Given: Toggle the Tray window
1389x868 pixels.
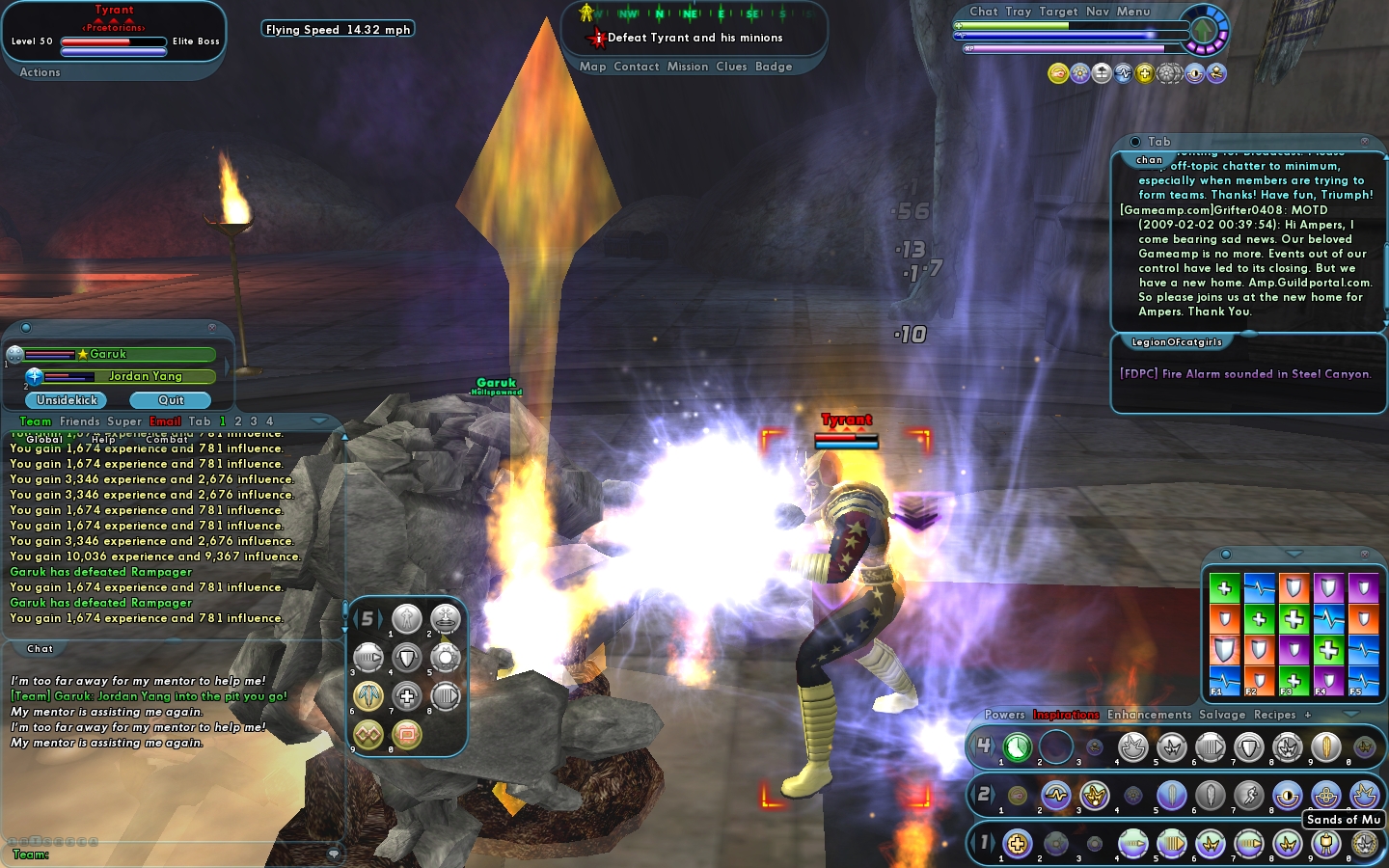Looking at the screenshot, I should 1018,12.
